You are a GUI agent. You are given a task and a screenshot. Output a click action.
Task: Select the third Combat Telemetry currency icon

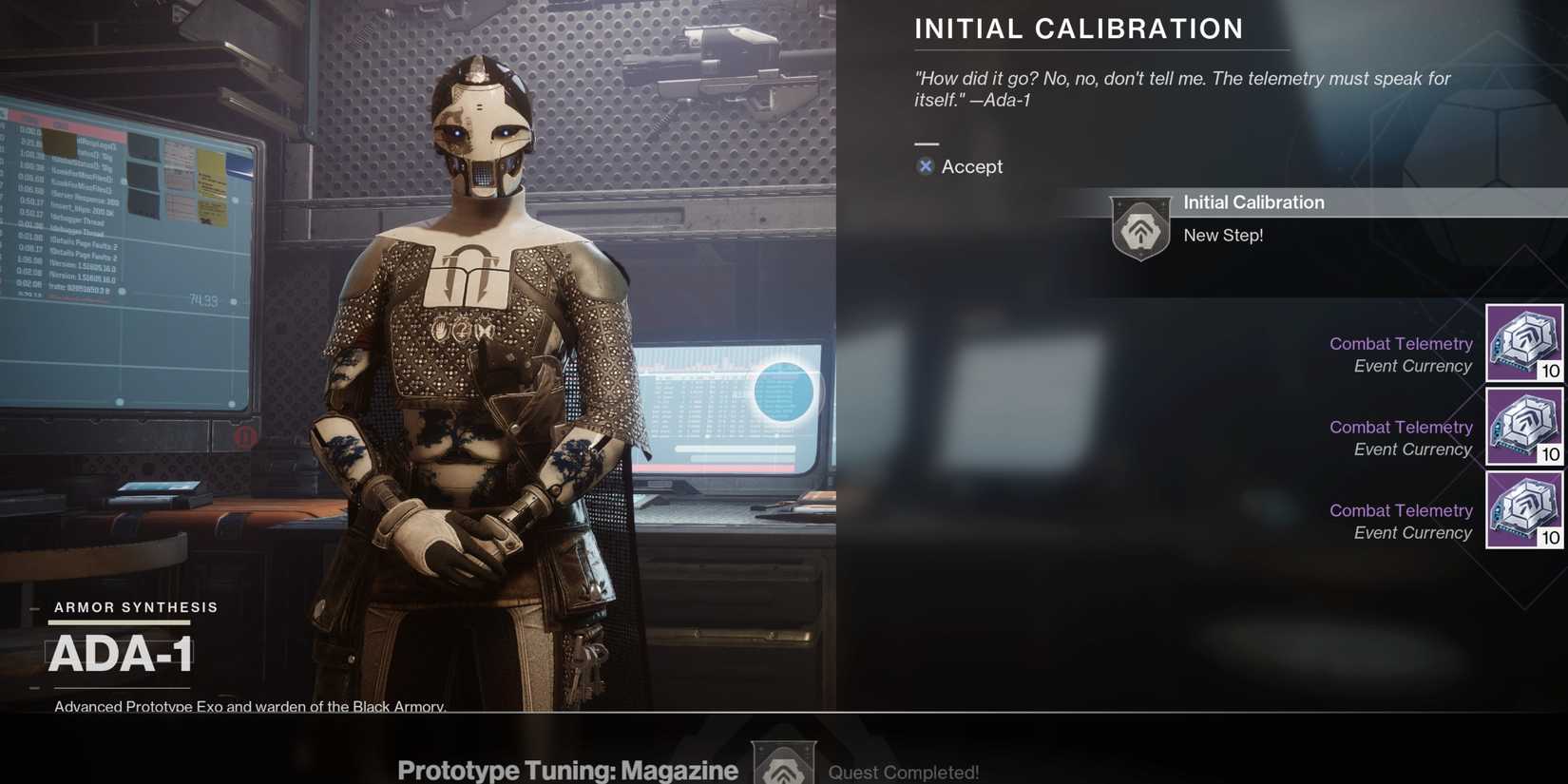1524,510
